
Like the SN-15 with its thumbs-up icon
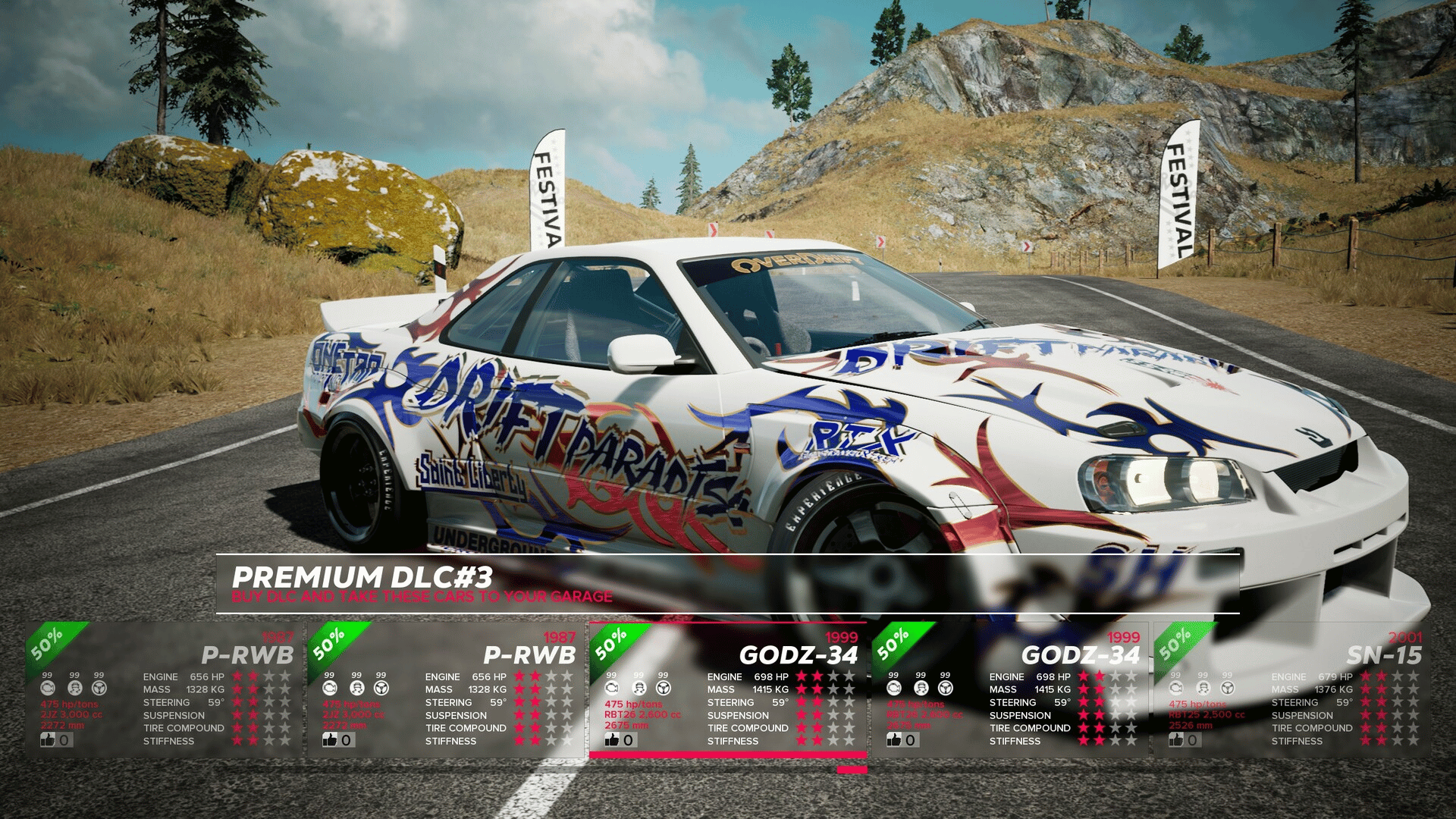point(1176,739)
